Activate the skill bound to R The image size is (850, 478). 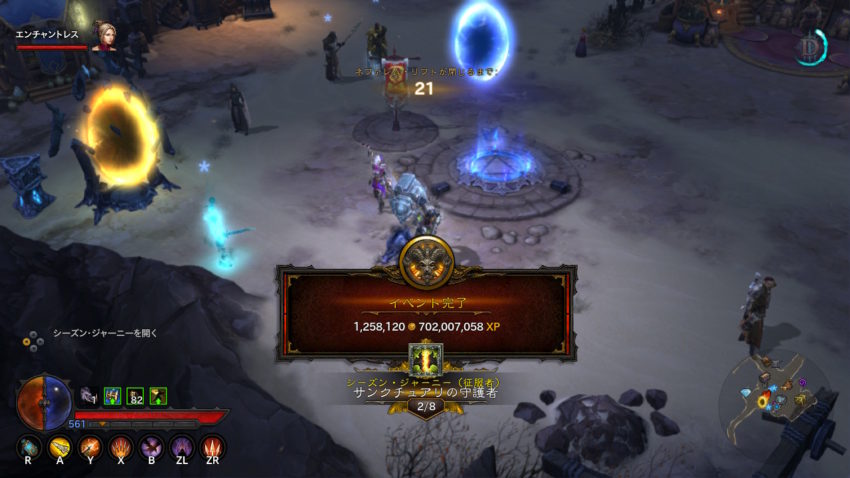pyautogui.click(x=29, y=447)
